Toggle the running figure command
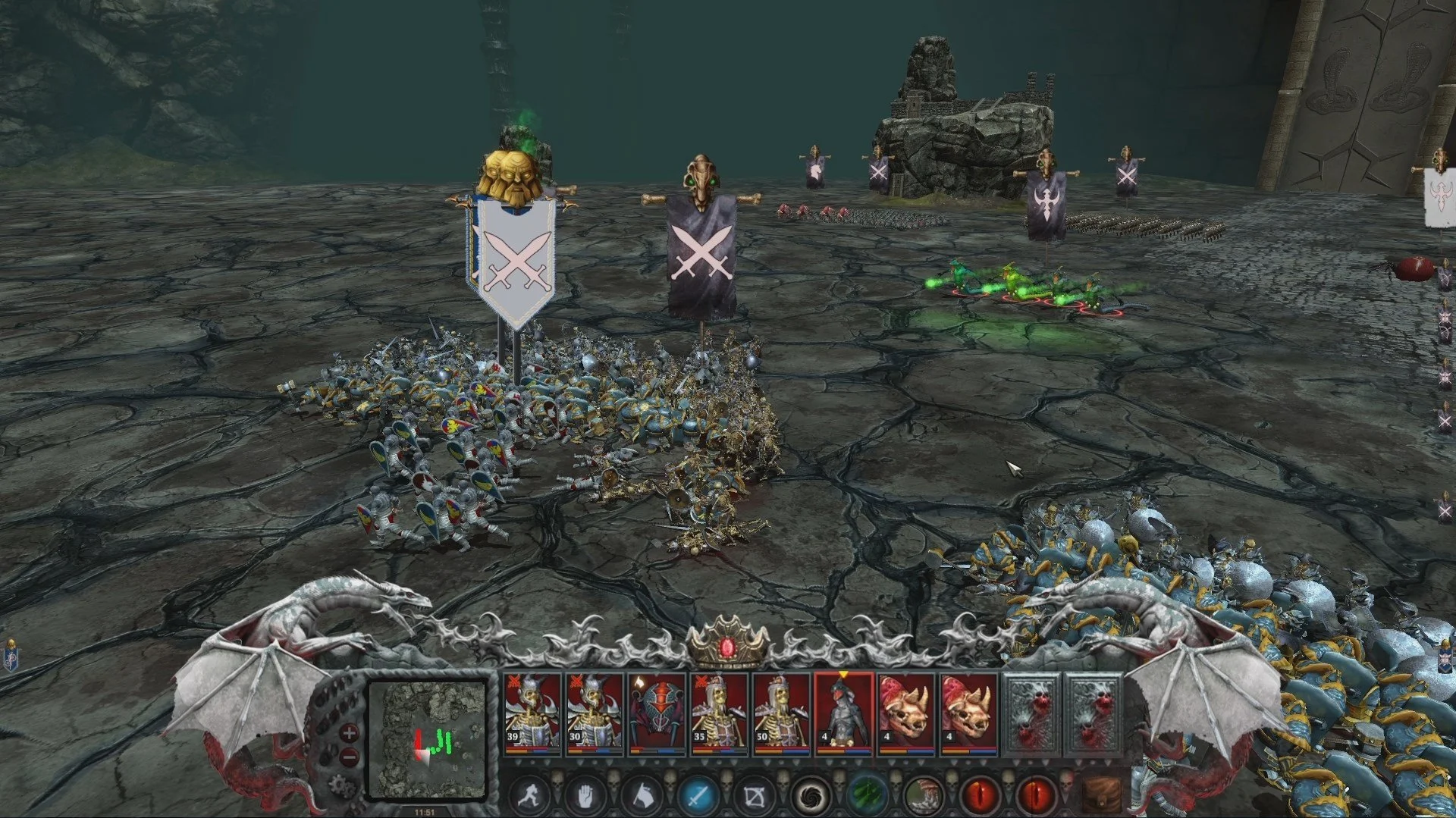1456x818 pixels. click(529, 796)
